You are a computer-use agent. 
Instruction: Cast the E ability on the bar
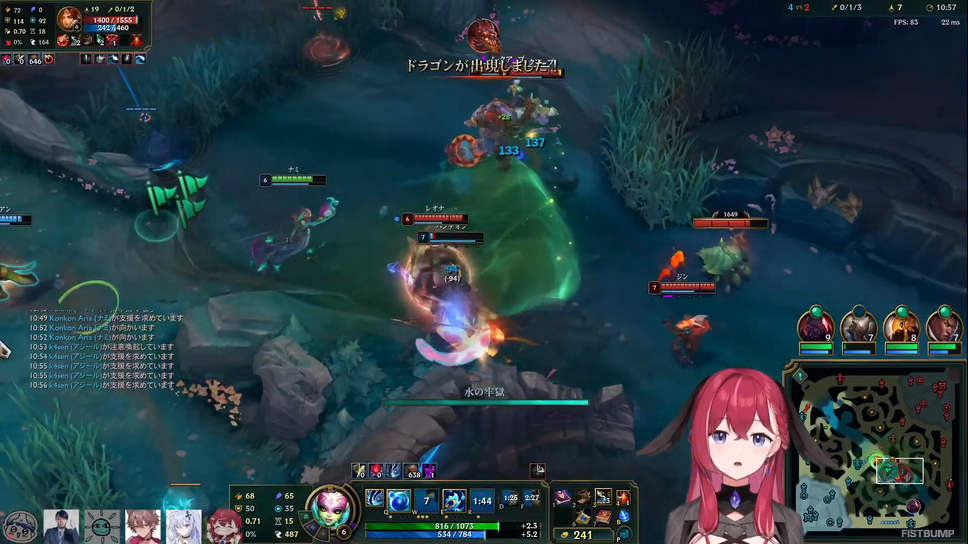[x=453, y=499]
